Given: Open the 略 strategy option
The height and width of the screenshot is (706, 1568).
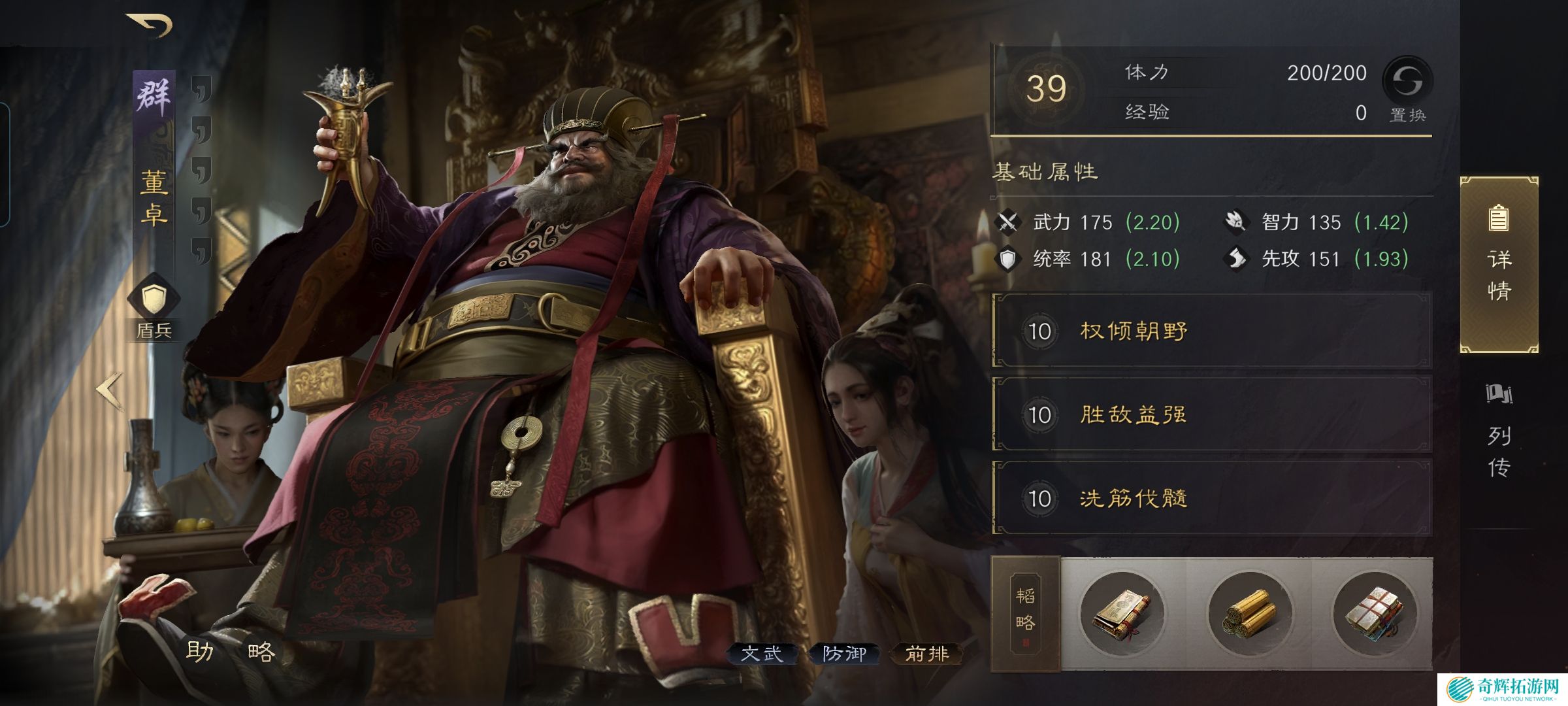Looking at the screenshot, I should click(x=261, y=651).
